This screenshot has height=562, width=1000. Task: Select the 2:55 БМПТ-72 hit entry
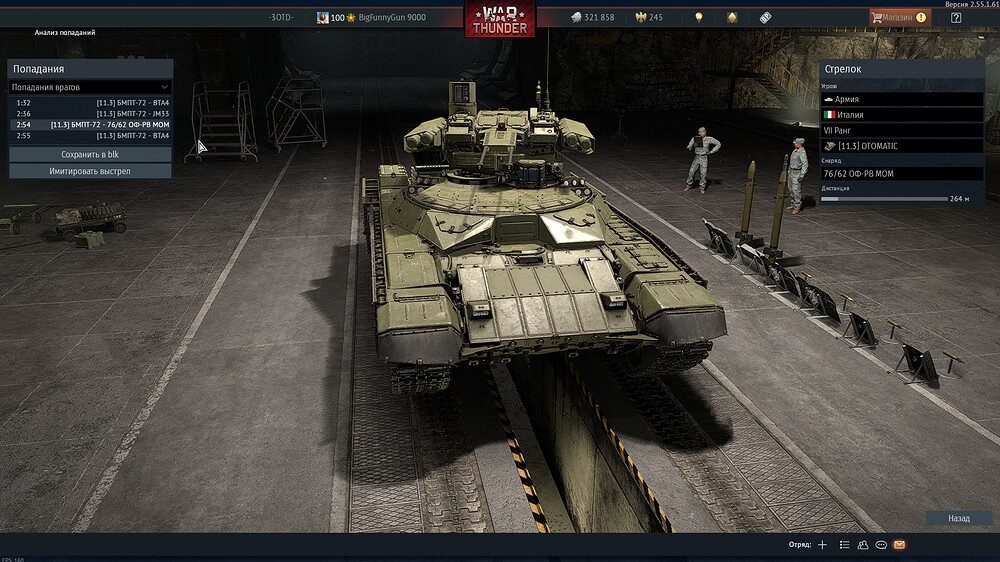(x=90, y=136)
